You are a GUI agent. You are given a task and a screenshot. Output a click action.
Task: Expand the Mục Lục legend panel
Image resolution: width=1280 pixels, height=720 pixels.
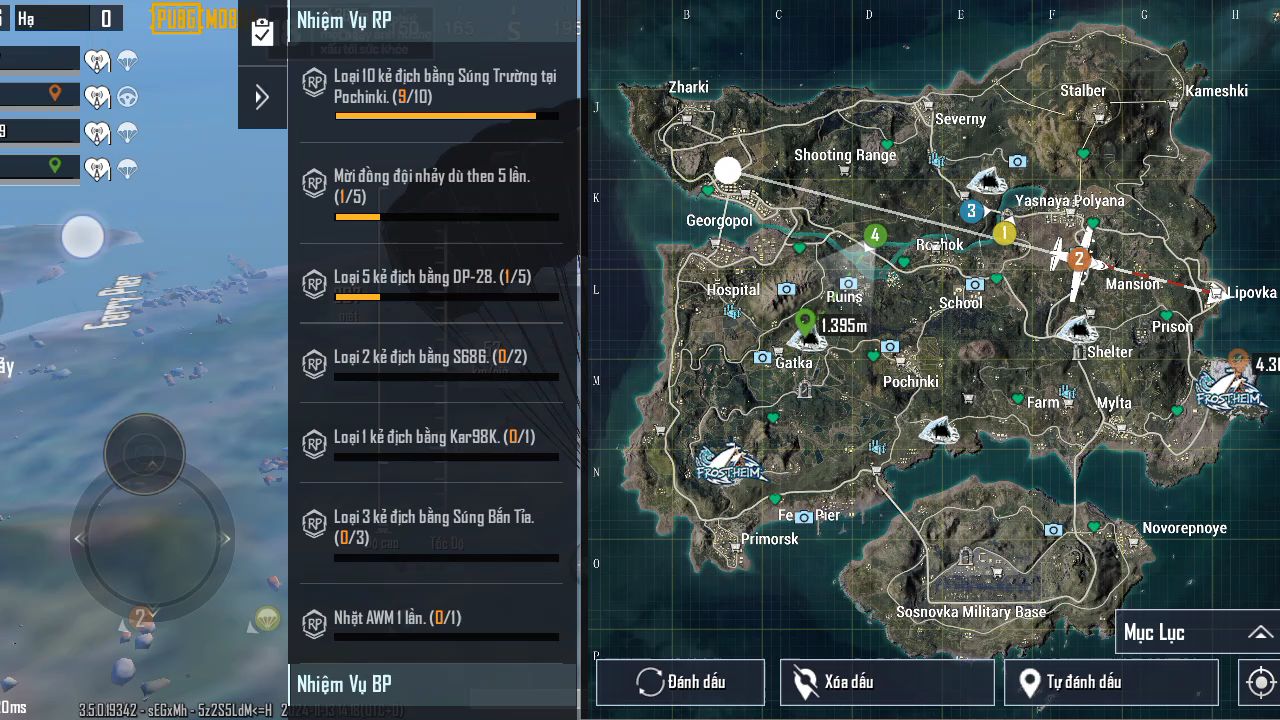(x=1196, y=632)
